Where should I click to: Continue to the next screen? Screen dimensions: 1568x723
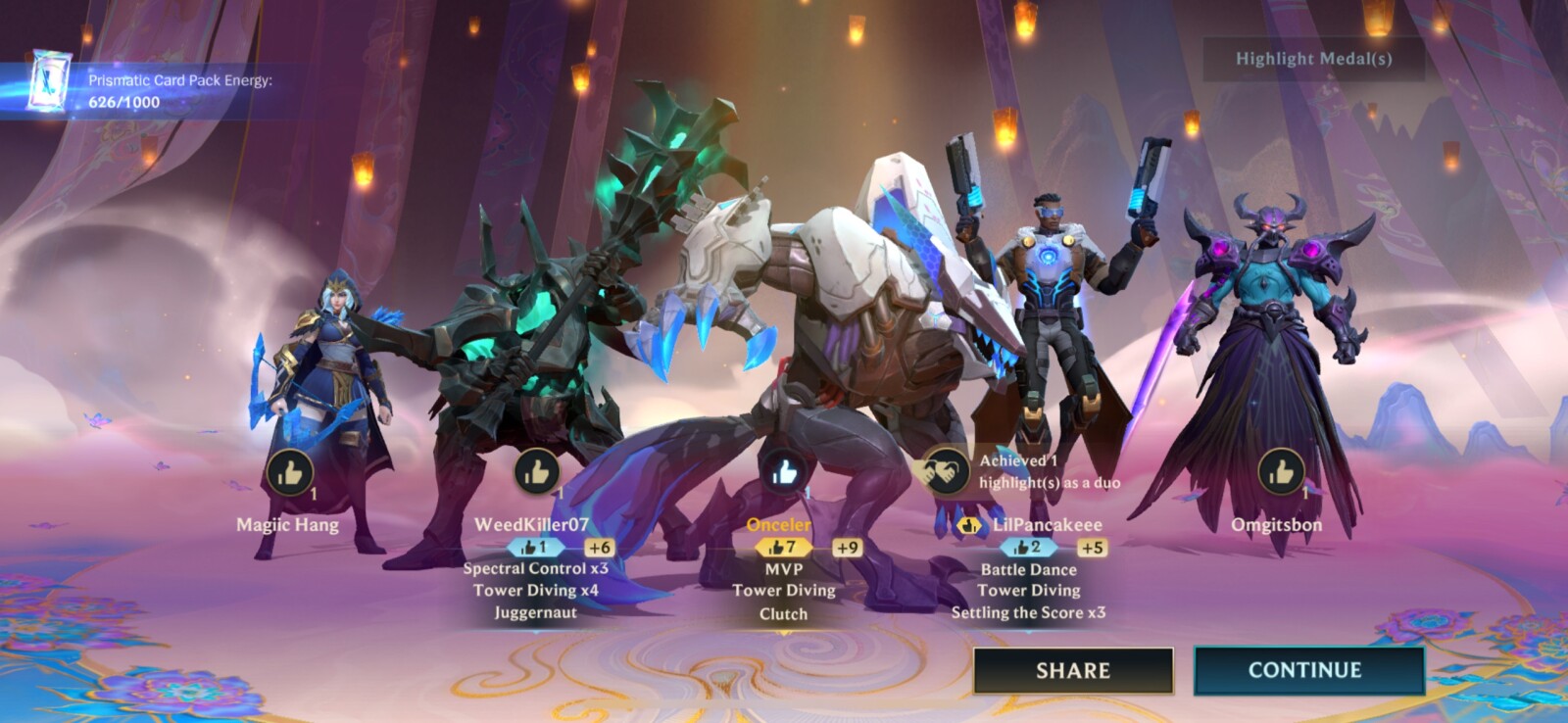[1307, 670]
